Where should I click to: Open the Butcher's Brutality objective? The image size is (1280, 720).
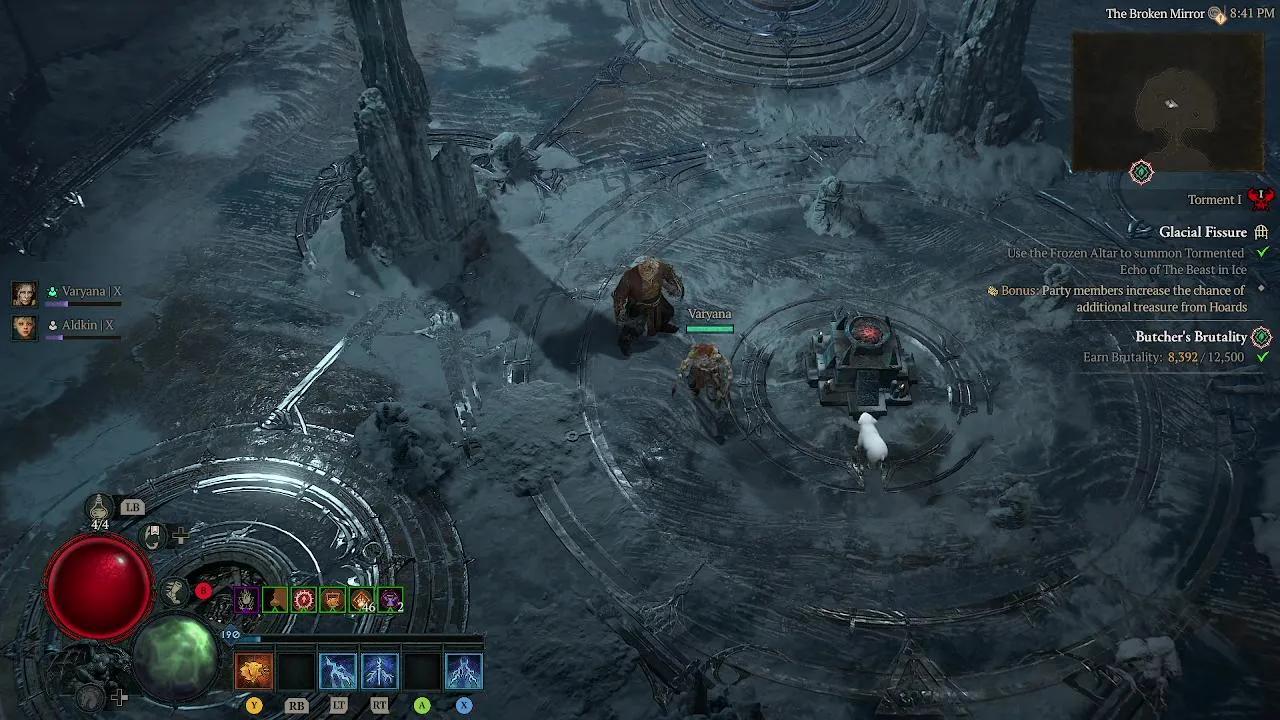point(1190,337)
